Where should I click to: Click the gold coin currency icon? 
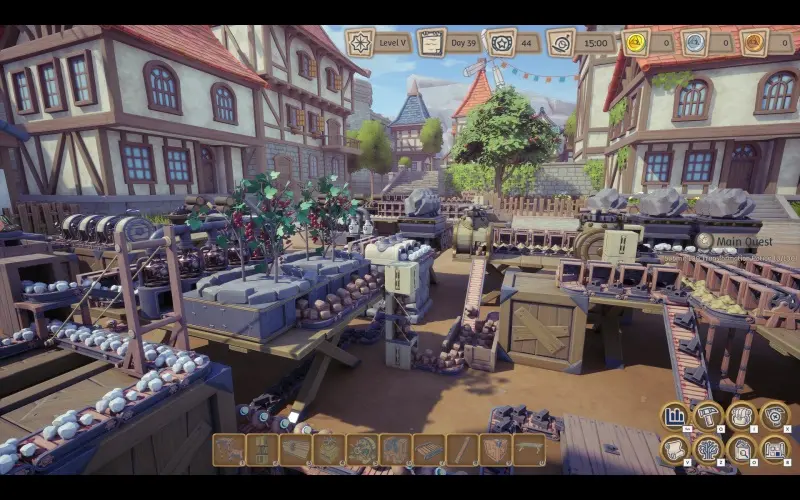pyautogui.click(x=636, y=43)
